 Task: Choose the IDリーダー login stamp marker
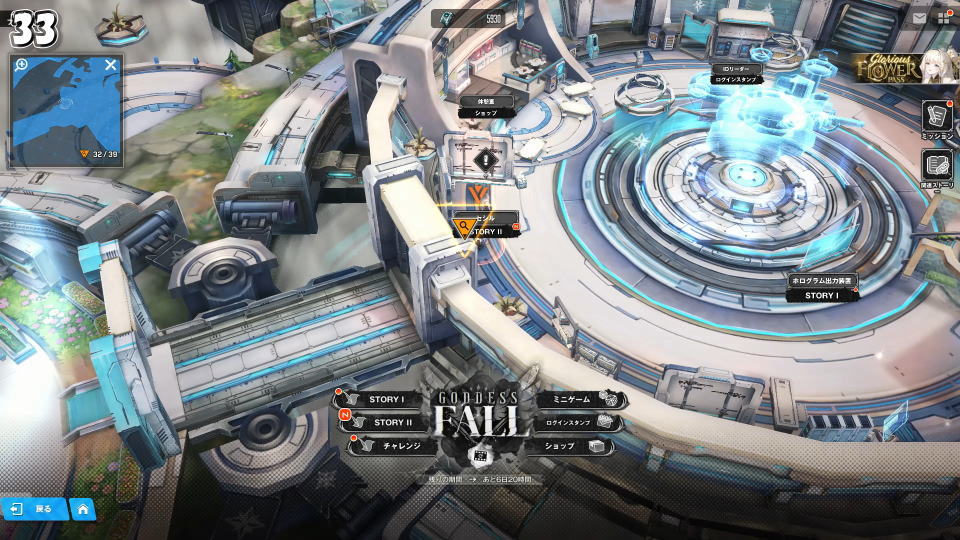[736, 73]
